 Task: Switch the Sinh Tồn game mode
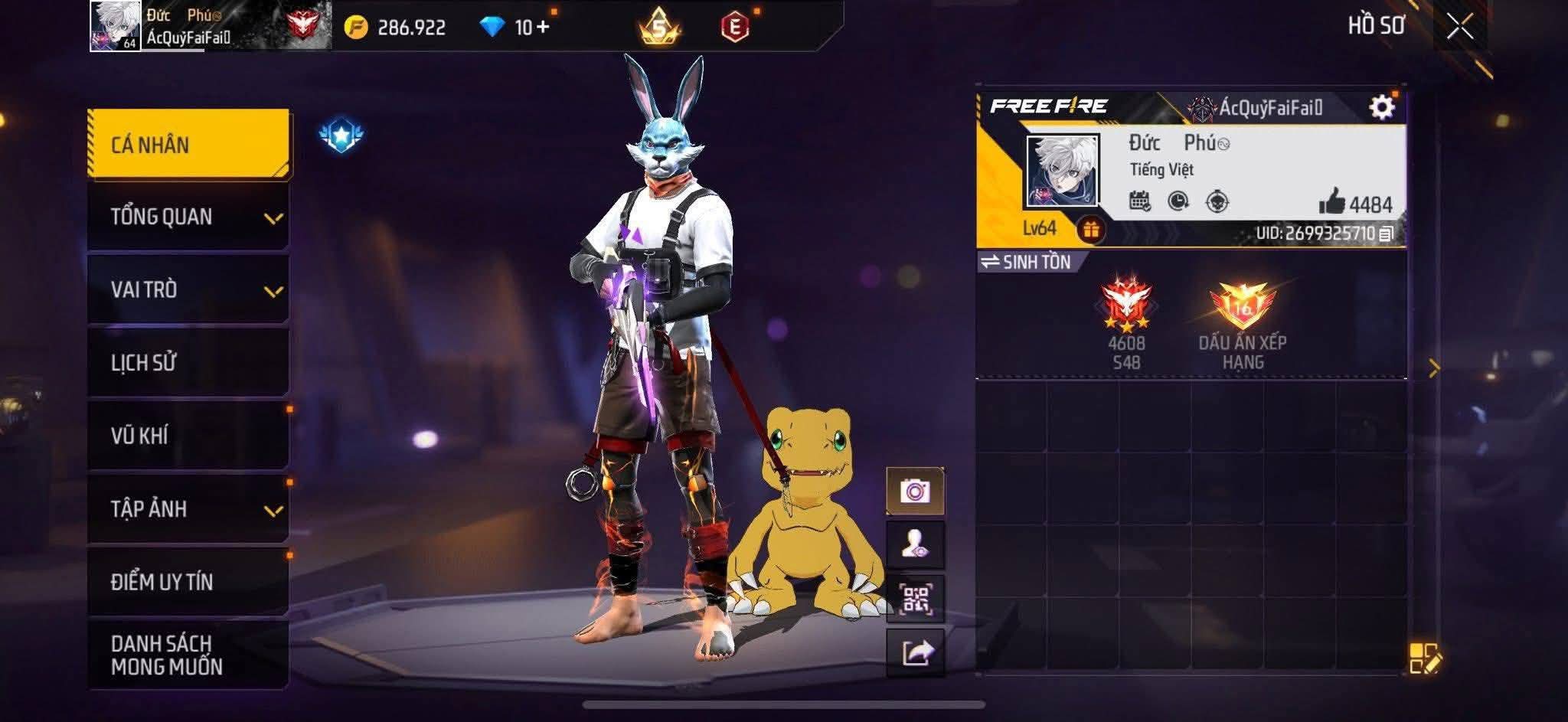point(1026,262)
